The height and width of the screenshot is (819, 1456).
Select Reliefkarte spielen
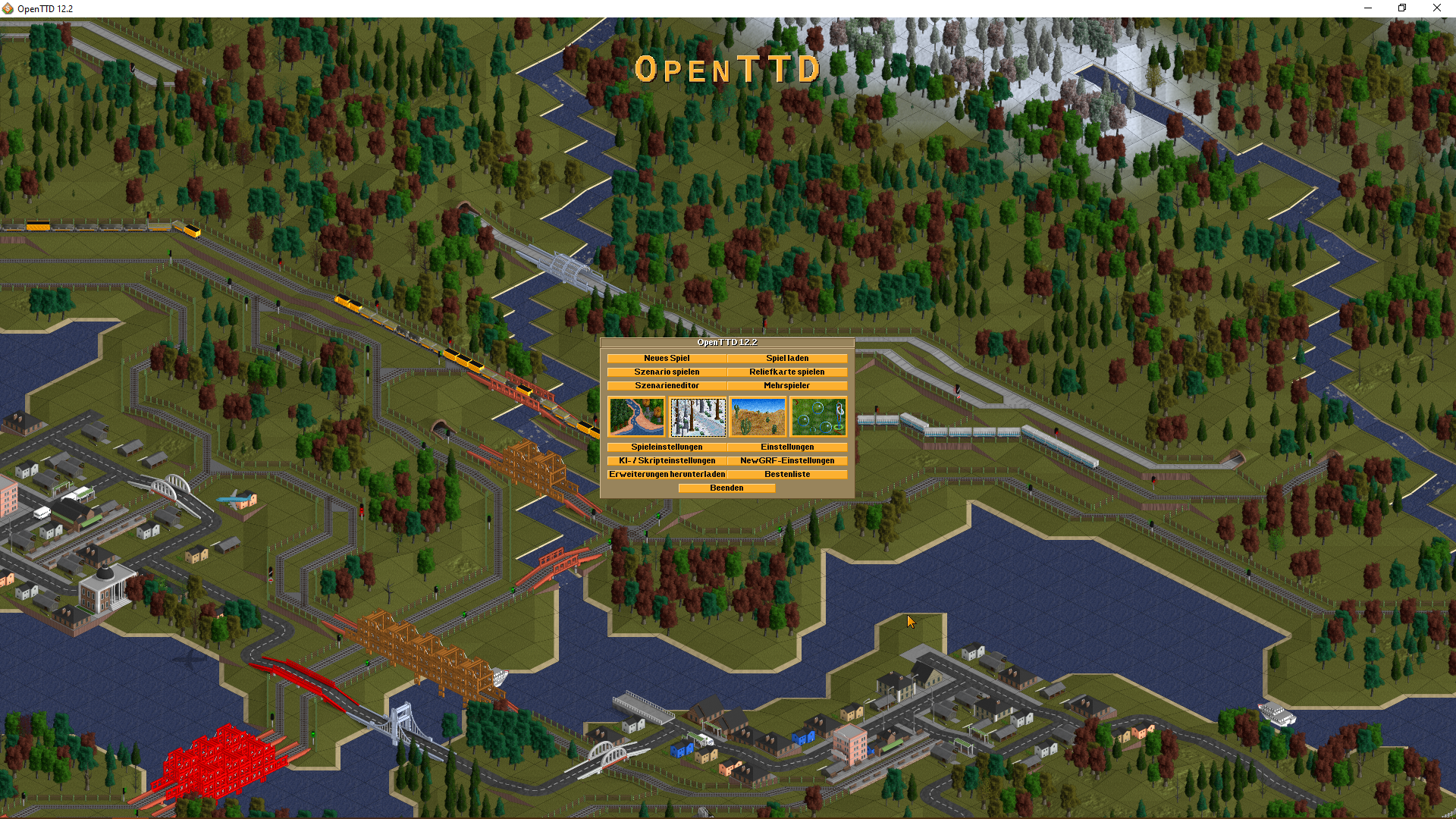(787, 372)
